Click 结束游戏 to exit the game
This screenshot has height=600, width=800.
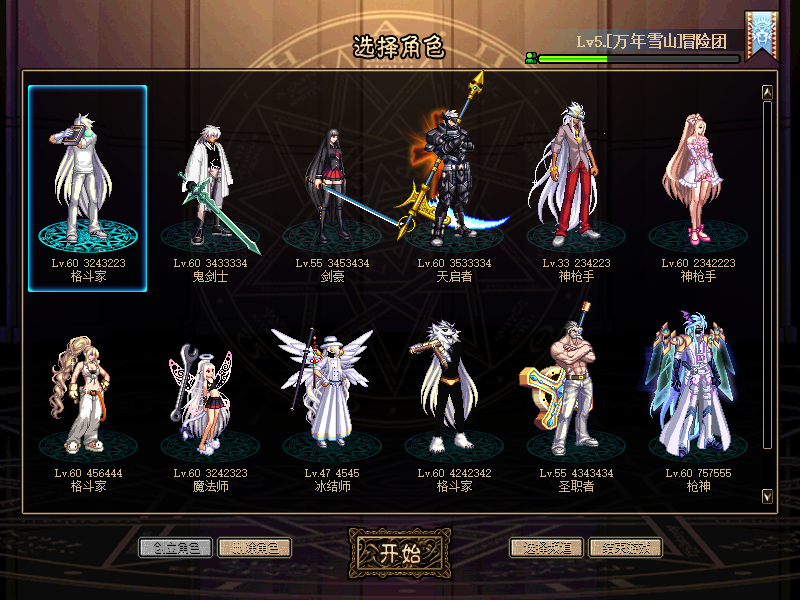coord(625,547)
